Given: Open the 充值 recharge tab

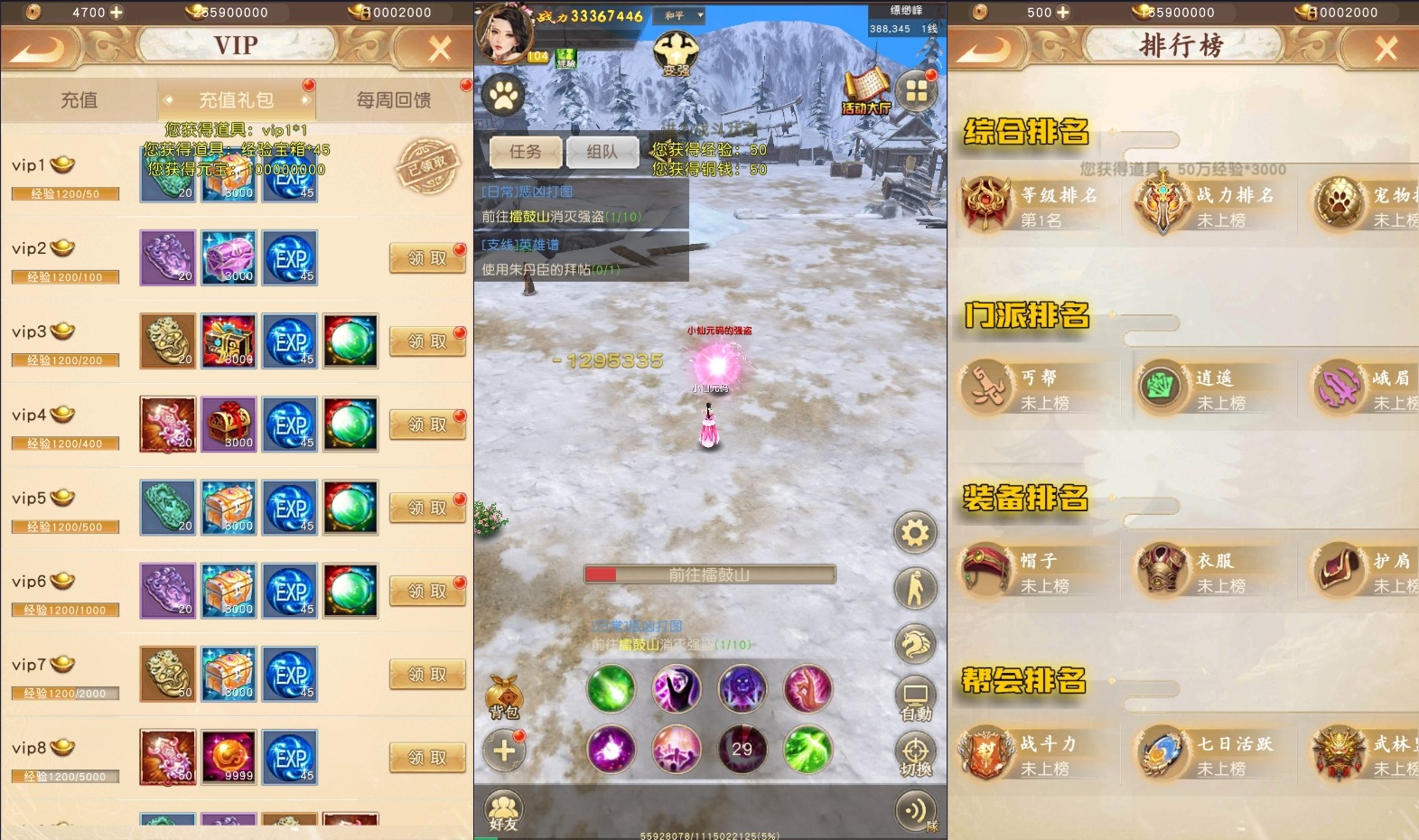Looking at the screenshot, I should (x=79, y=100).
